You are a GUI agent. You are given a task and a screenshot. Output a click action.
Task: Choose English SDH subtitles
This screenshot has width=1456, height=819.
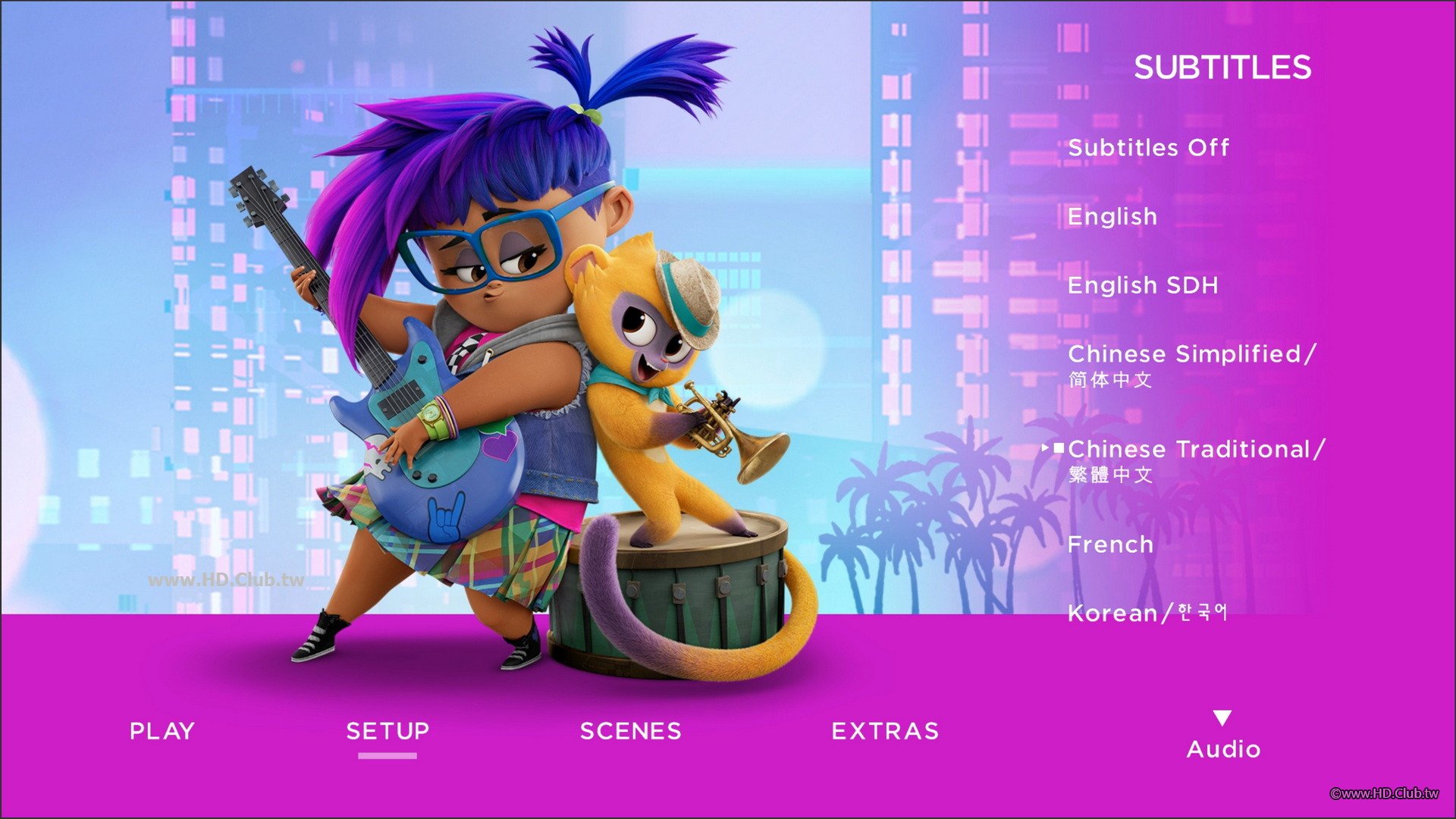[x=1142, y=286]
